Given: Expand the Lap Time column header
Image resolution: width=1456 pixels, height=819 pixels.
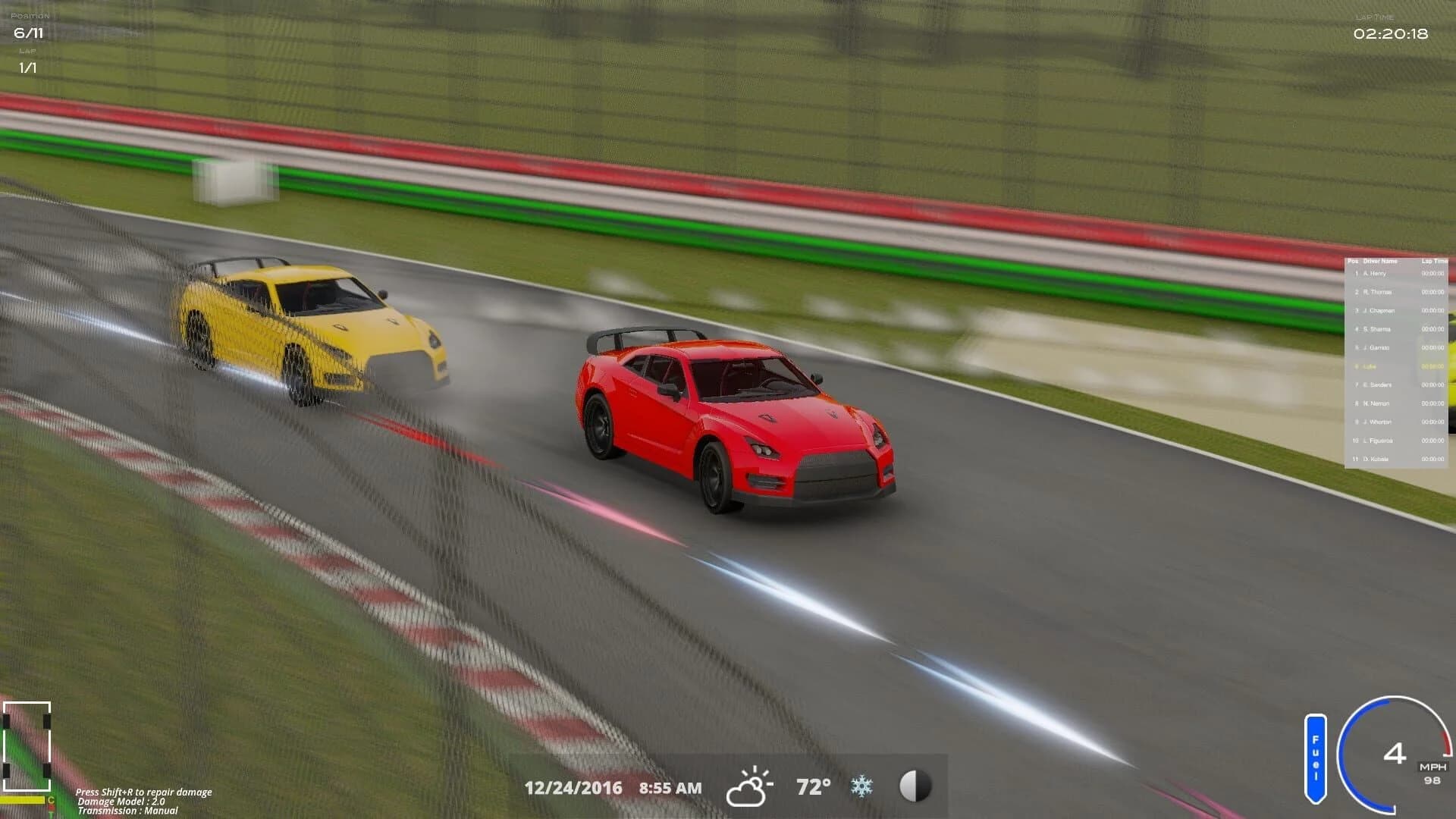Looking at the screenshot, I should pos(1433,259).
